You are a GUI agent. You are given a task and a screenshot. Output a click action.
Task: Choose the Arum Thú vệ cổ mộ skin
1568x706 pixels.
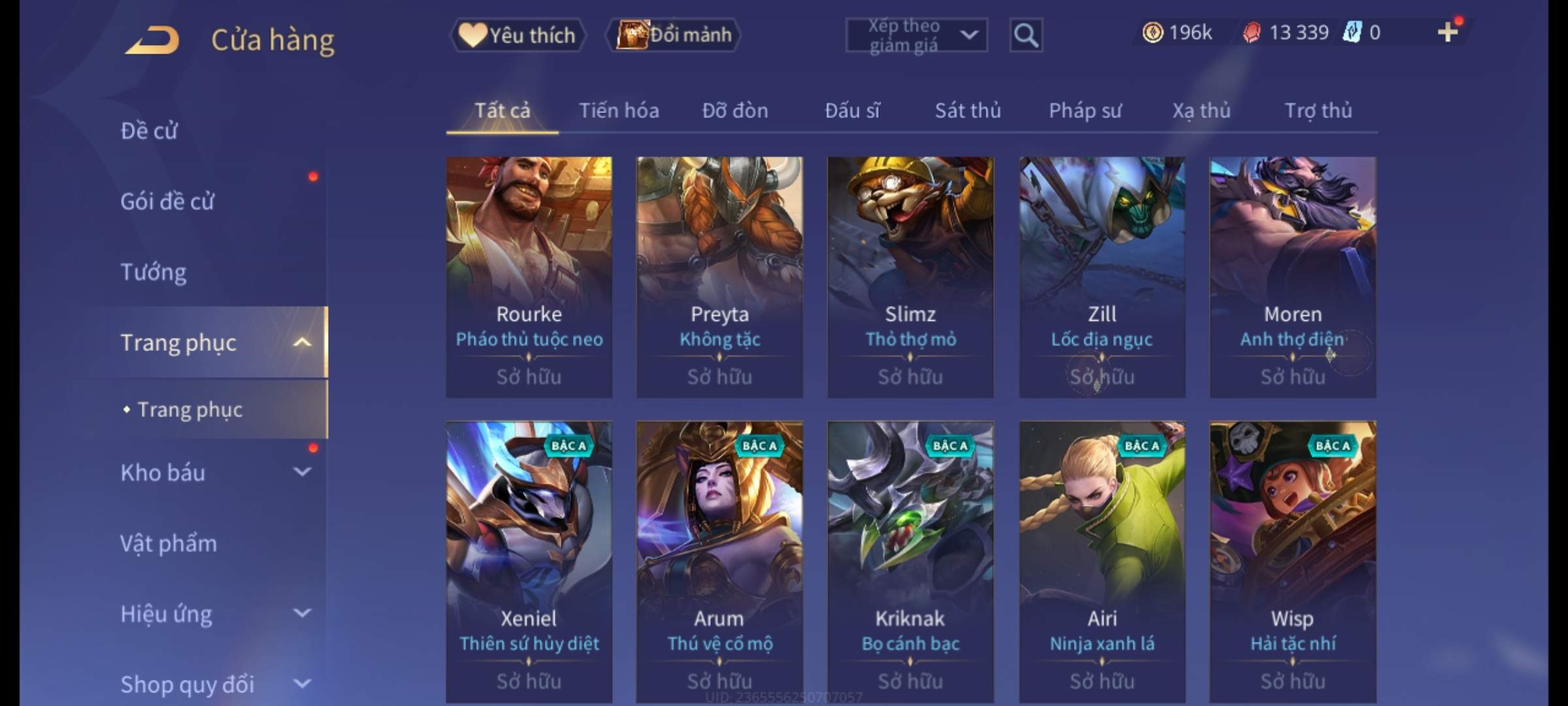tap(719, 561)
